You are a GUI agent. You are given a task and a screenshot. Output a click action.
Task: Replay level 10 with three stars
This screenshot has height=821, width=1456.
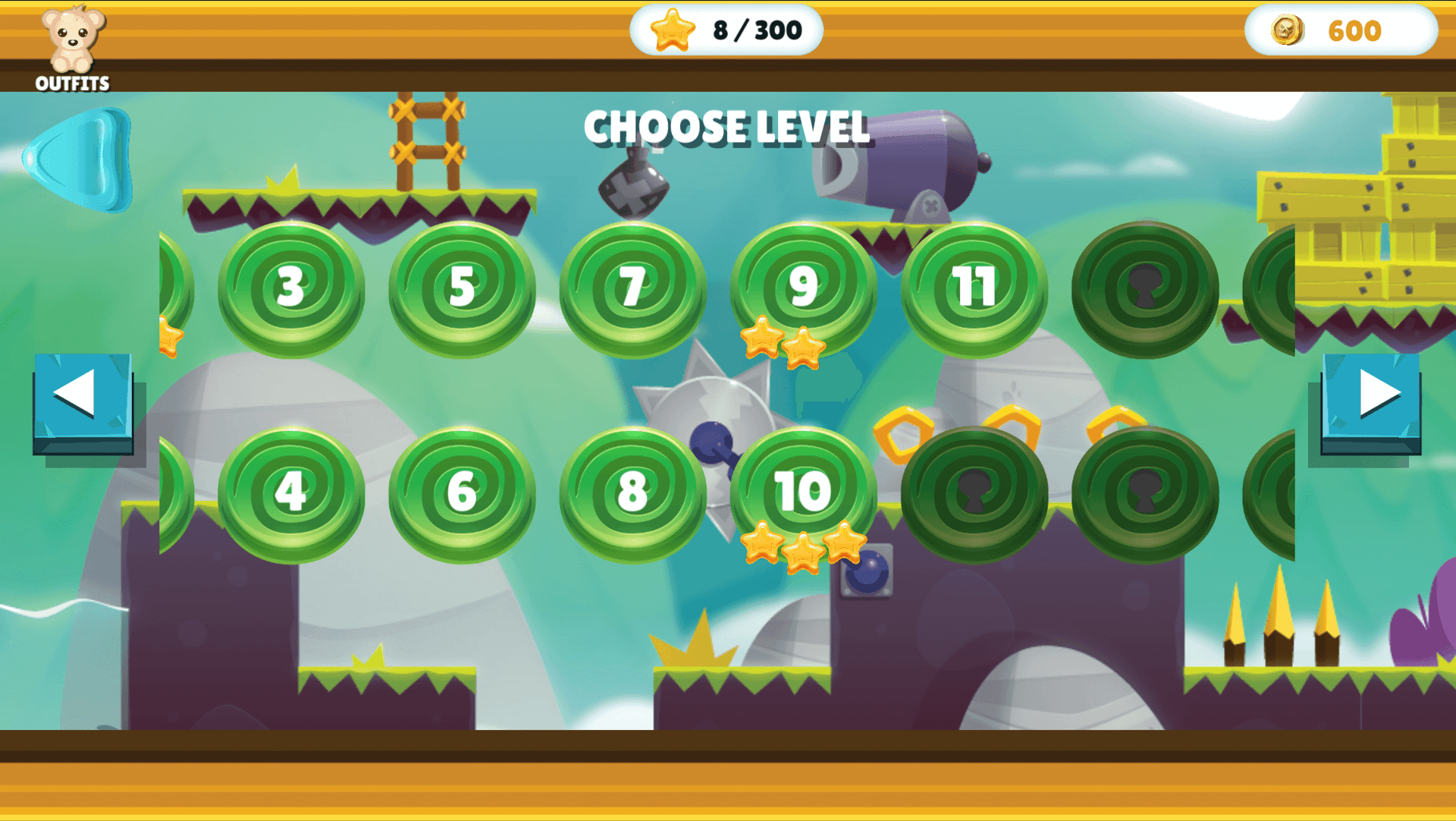[x=803, y=493]
